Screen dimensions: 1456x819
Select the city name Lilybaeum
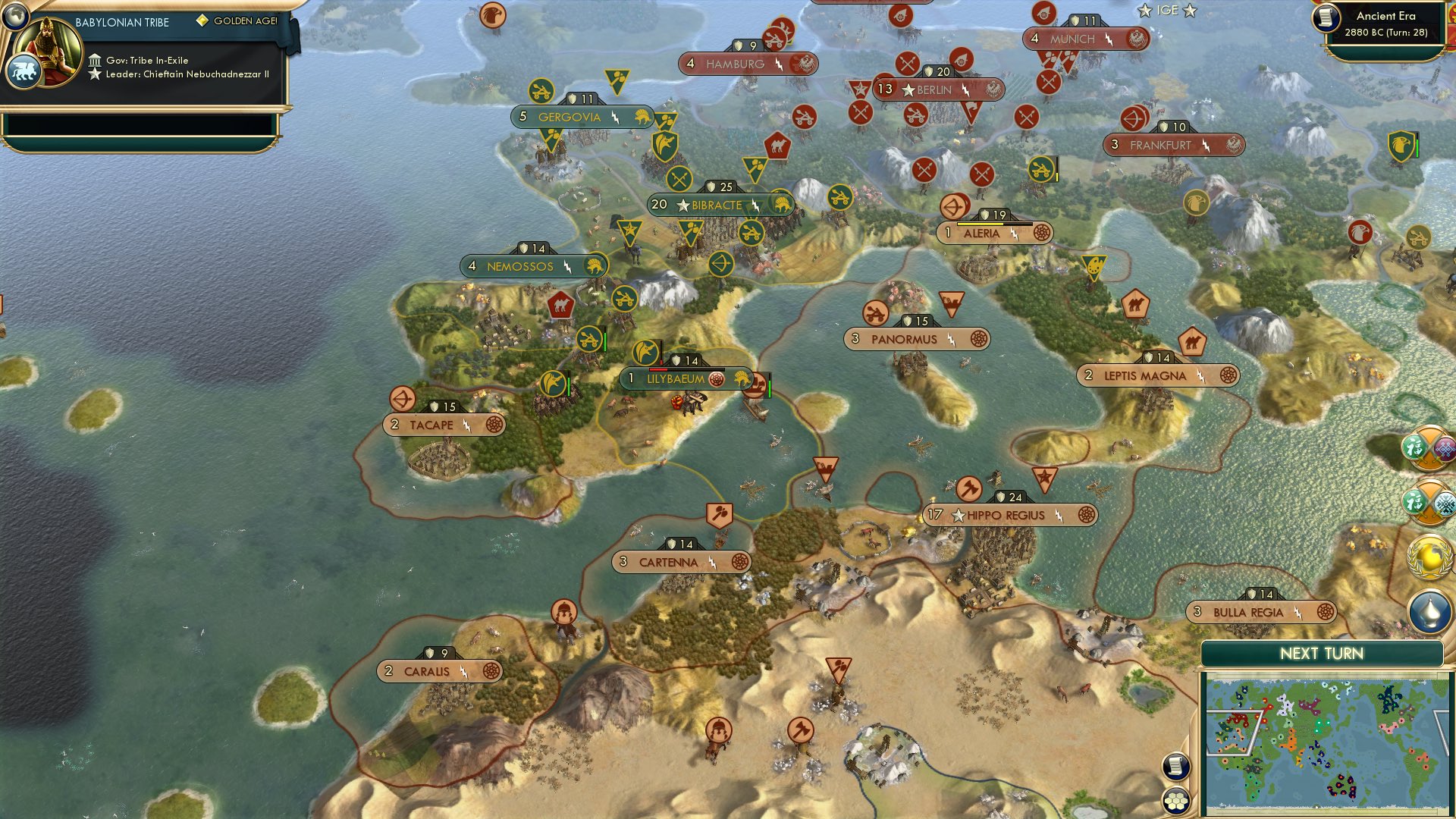(675, 377)
